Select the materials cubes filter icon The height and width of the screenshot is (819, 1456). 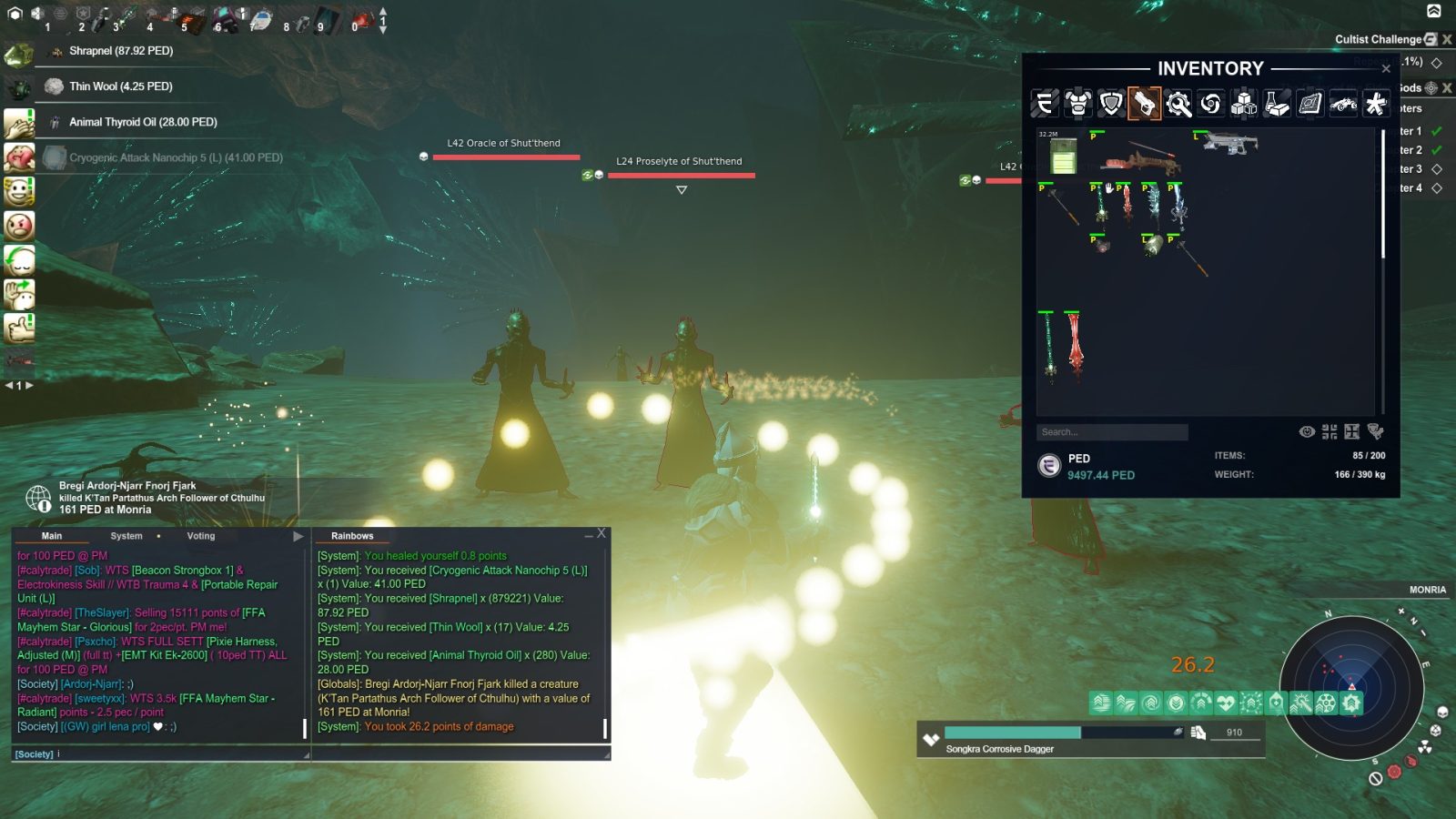point(1244,104)
